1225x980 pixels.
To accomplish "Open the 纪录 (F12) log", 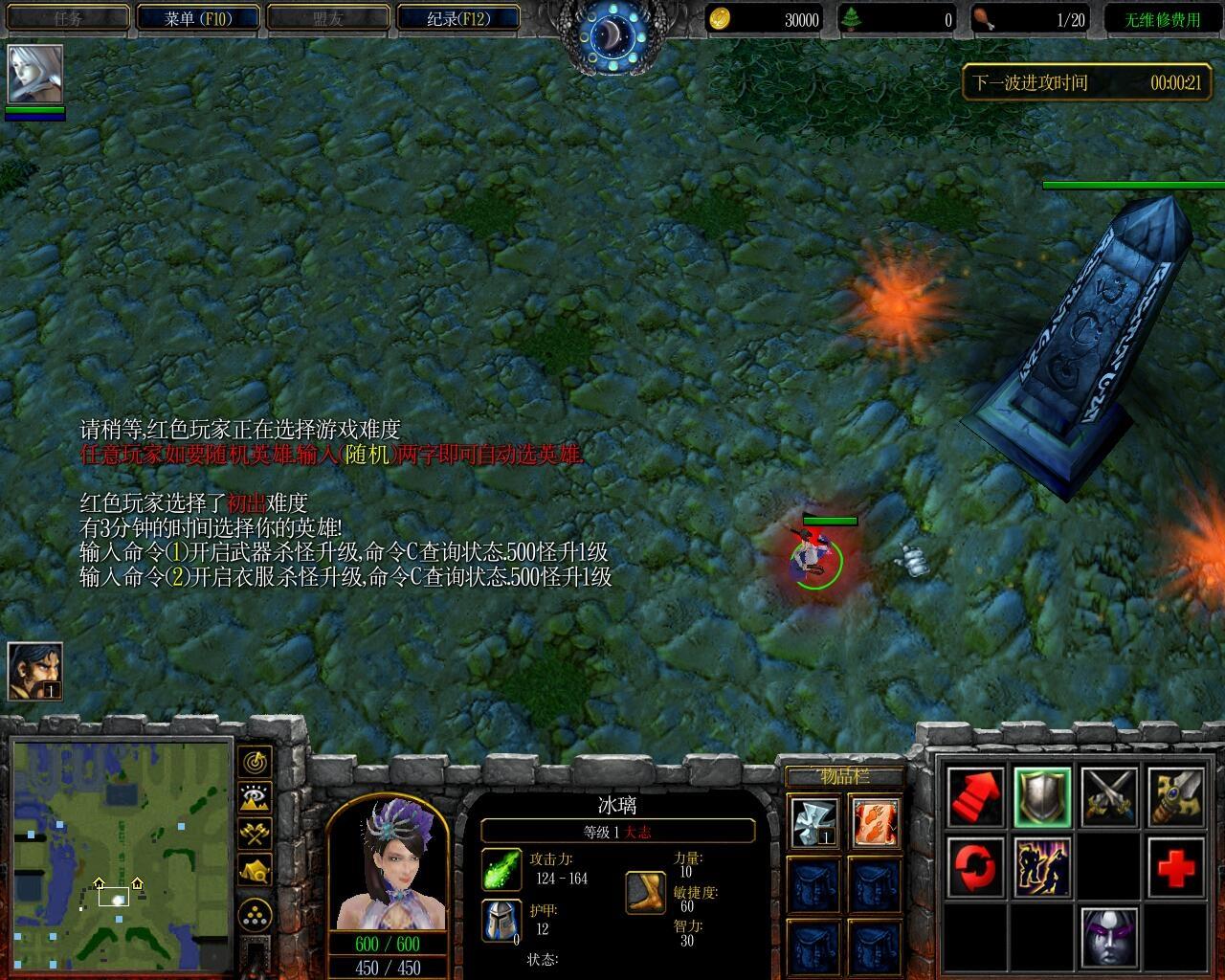I will 458,18.
